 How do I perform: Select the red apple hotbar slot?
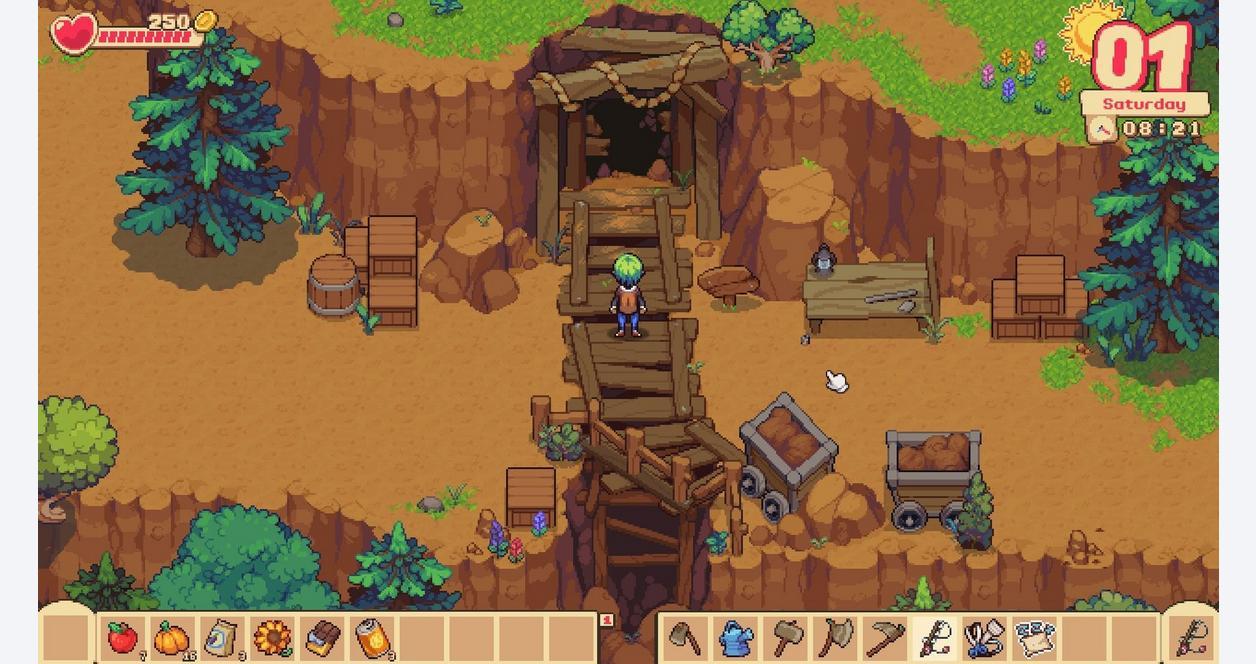pos(122,638)
